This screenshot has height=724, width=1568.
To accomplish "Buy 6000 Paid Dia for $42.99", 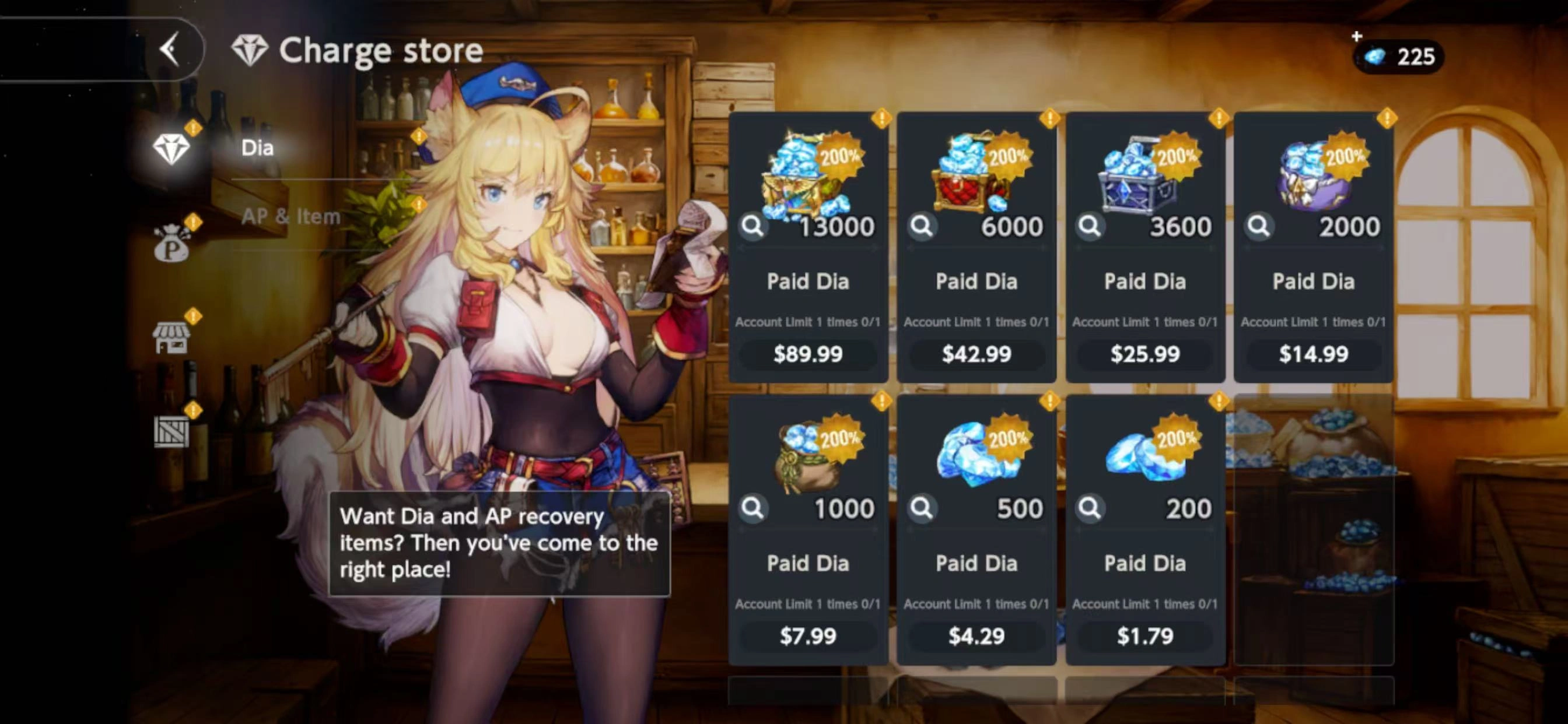I will [977, 353].
